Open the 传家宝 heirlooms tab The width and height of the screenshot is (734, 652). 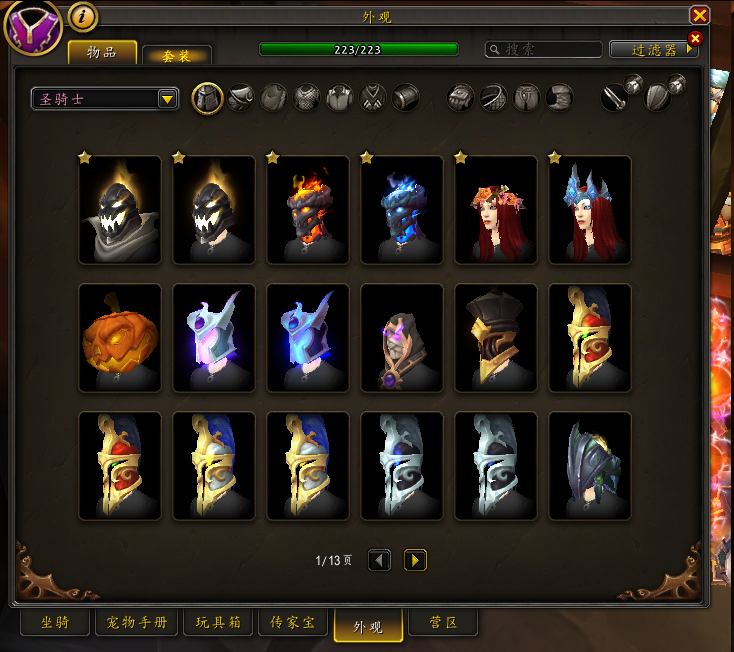coord(293,623)
